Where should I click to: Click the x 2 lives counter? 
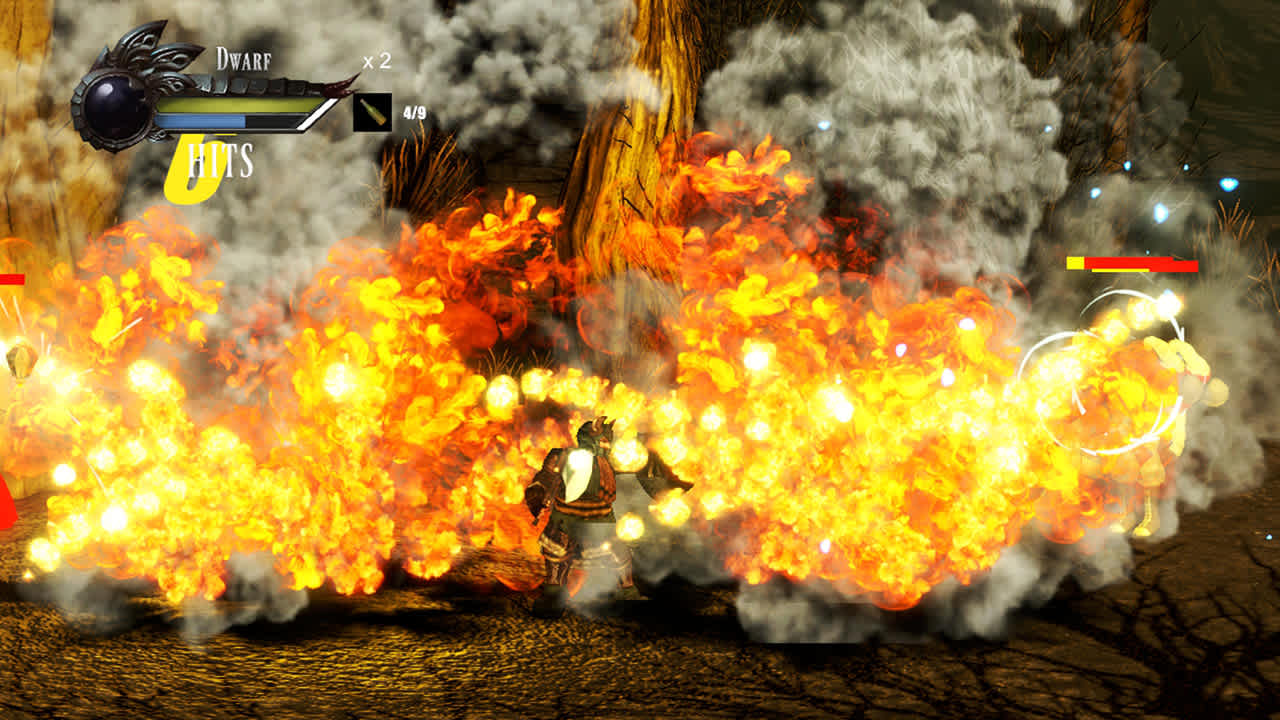[x=376, y=61]
